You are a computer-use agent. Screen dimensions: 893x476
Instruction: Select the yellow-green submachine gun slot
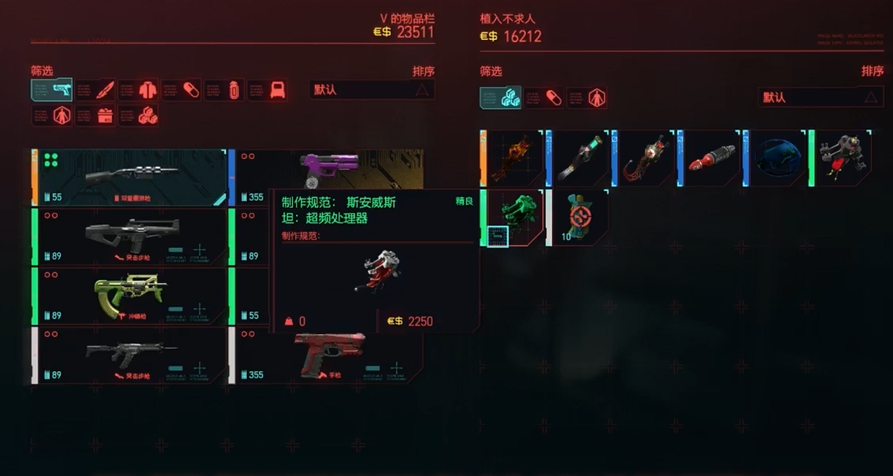tap(130, 295)
